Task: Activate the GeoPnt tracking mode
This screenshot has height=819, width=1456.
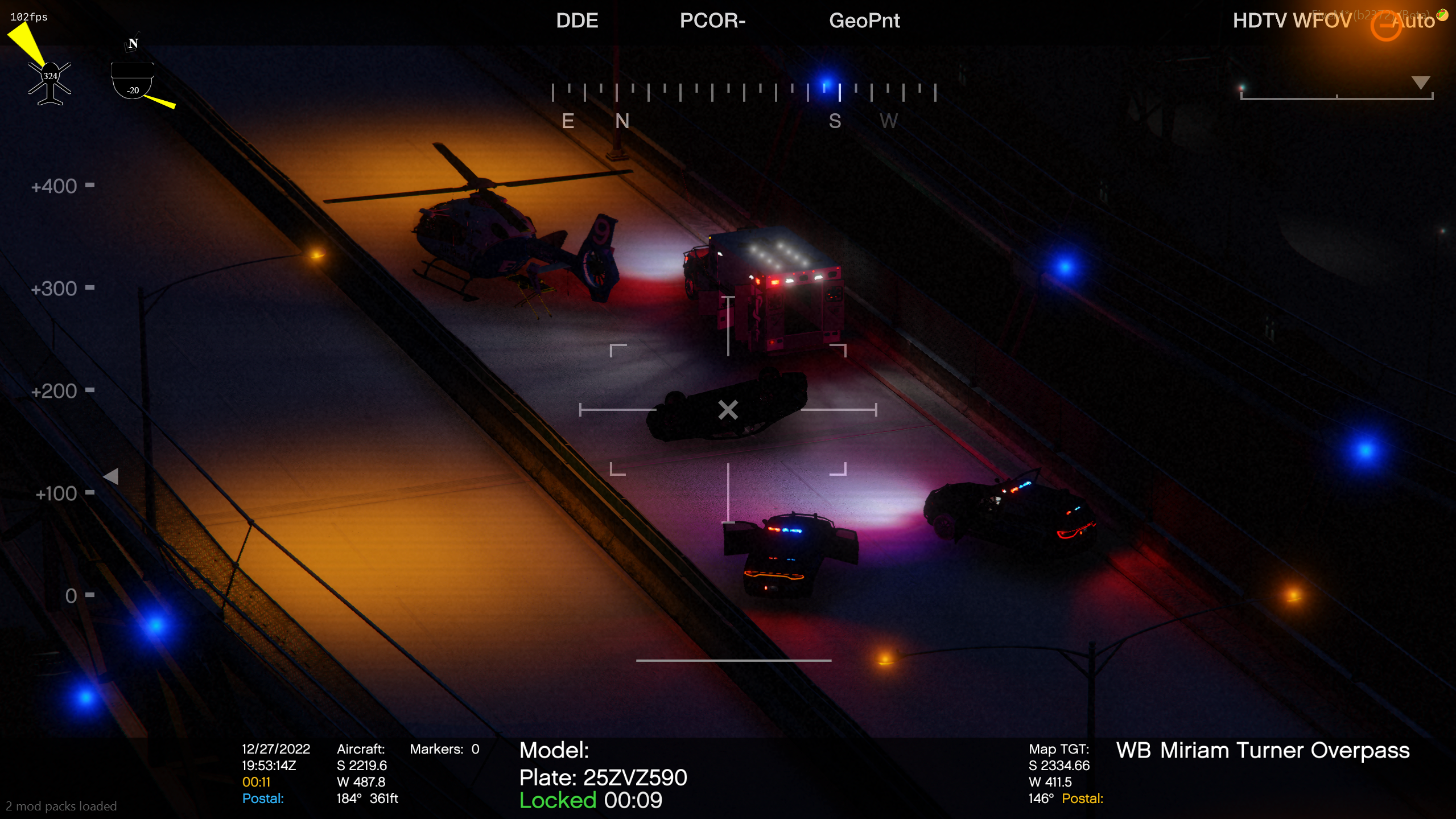Action: click(864, 21)
